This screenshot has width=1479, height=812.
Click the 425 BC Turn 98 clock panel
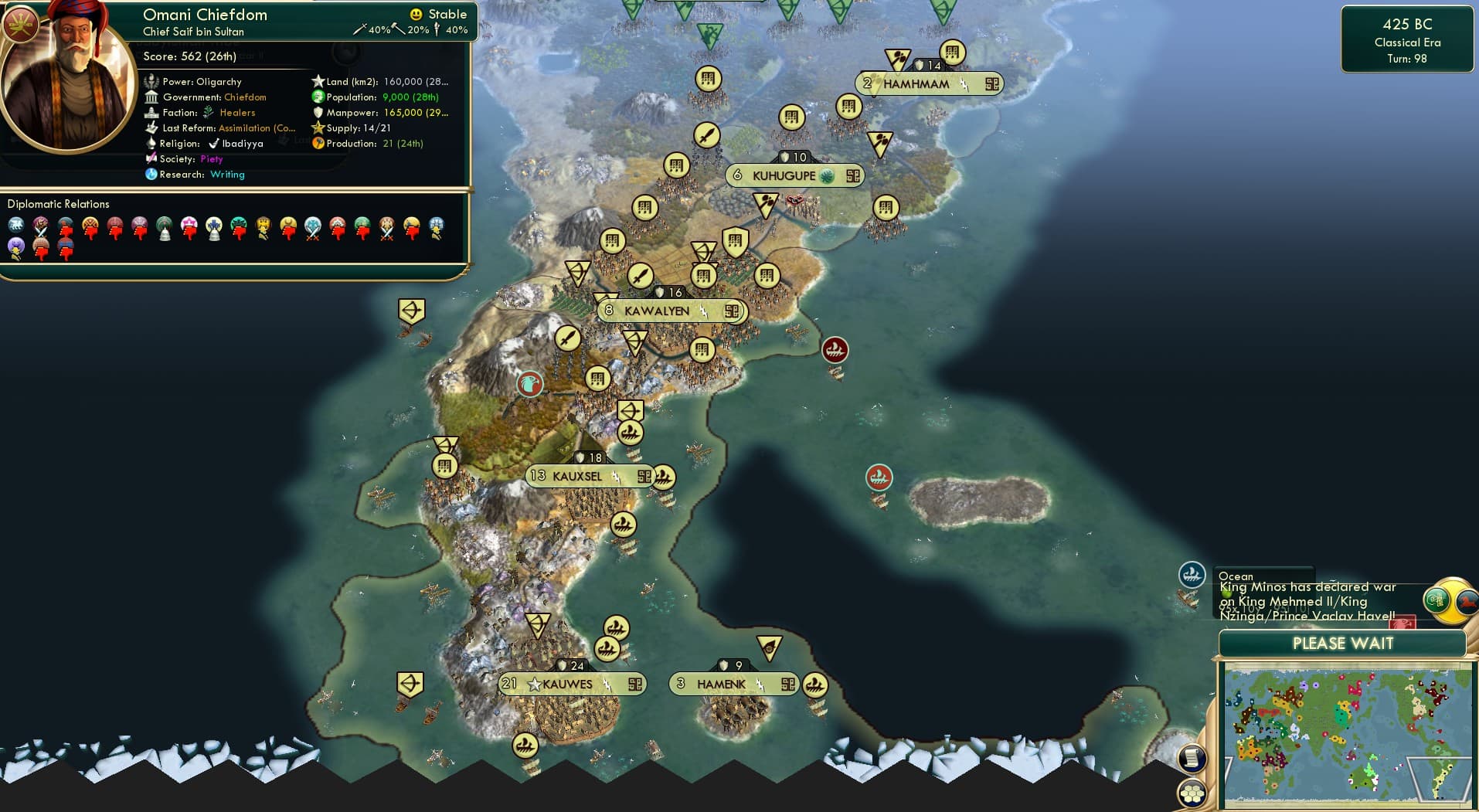[1406, 40]
